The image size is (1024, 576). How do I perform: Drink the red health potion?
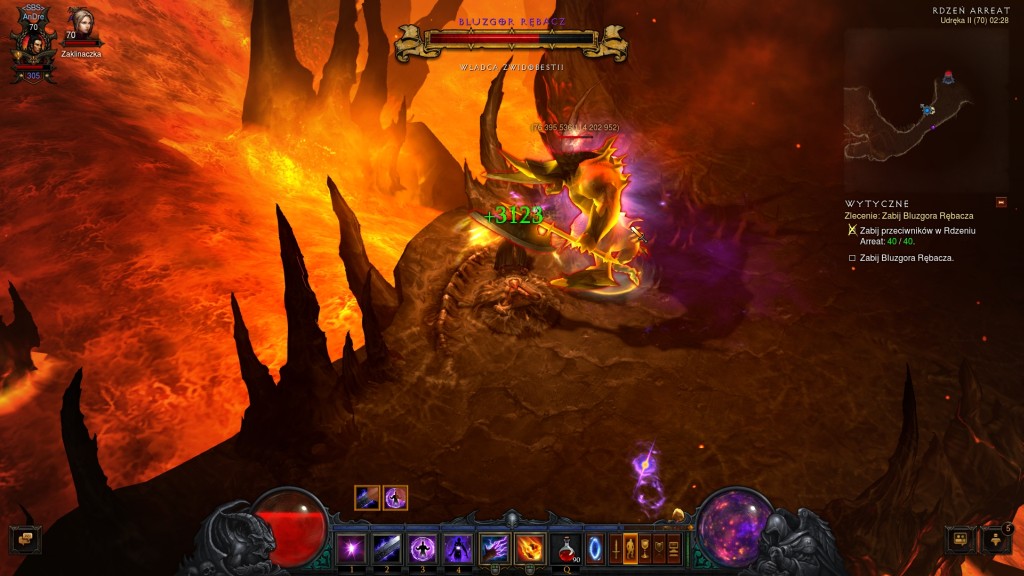point(566,548)
